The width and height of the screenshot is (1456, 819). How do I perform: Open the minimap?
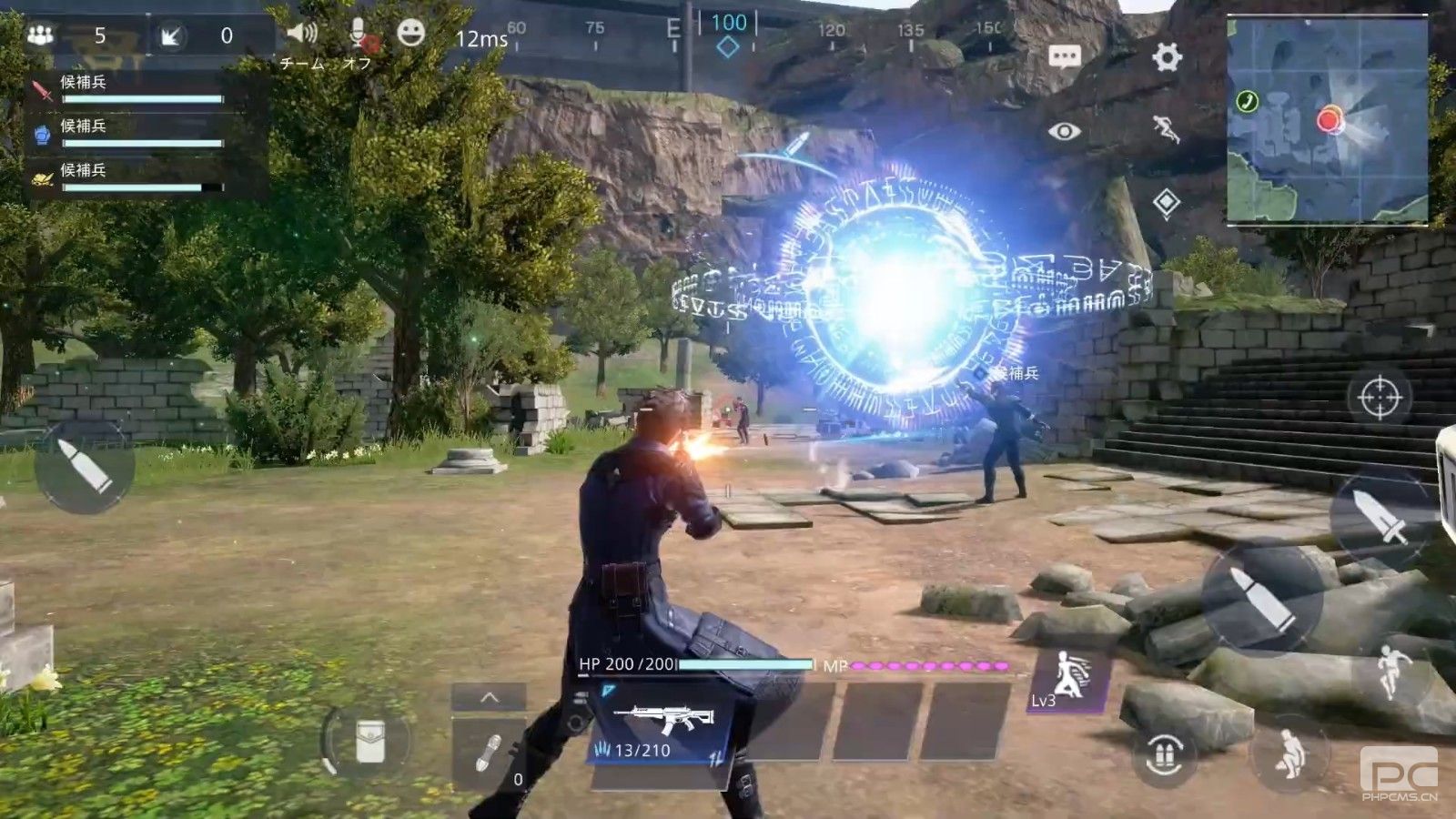[x=1327, y=120]
